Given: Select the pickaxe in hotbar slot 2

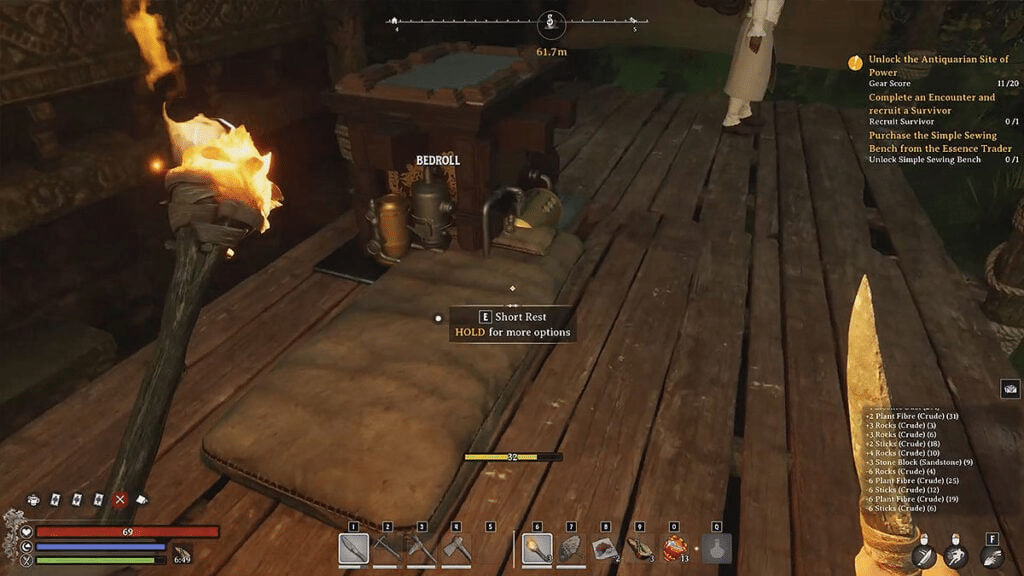Looking at the screenshot, I should [387, 548].
